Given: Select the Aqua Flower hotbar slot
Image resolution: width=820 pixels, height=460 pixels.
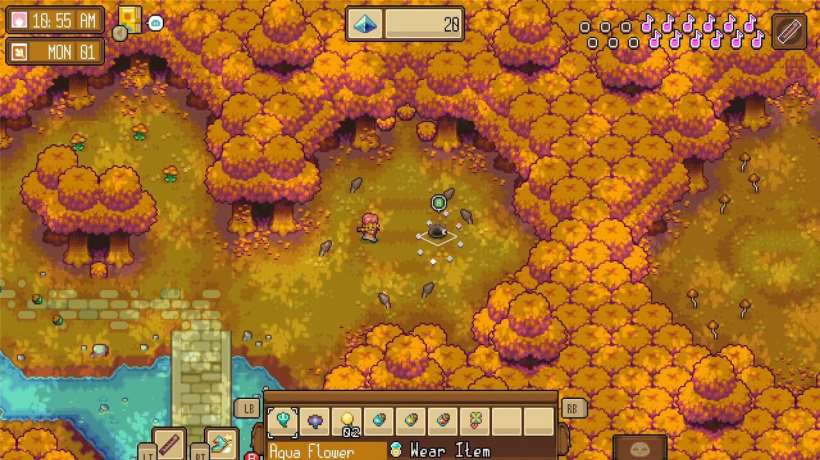Looking at the screenshot, I should (283, 421).
